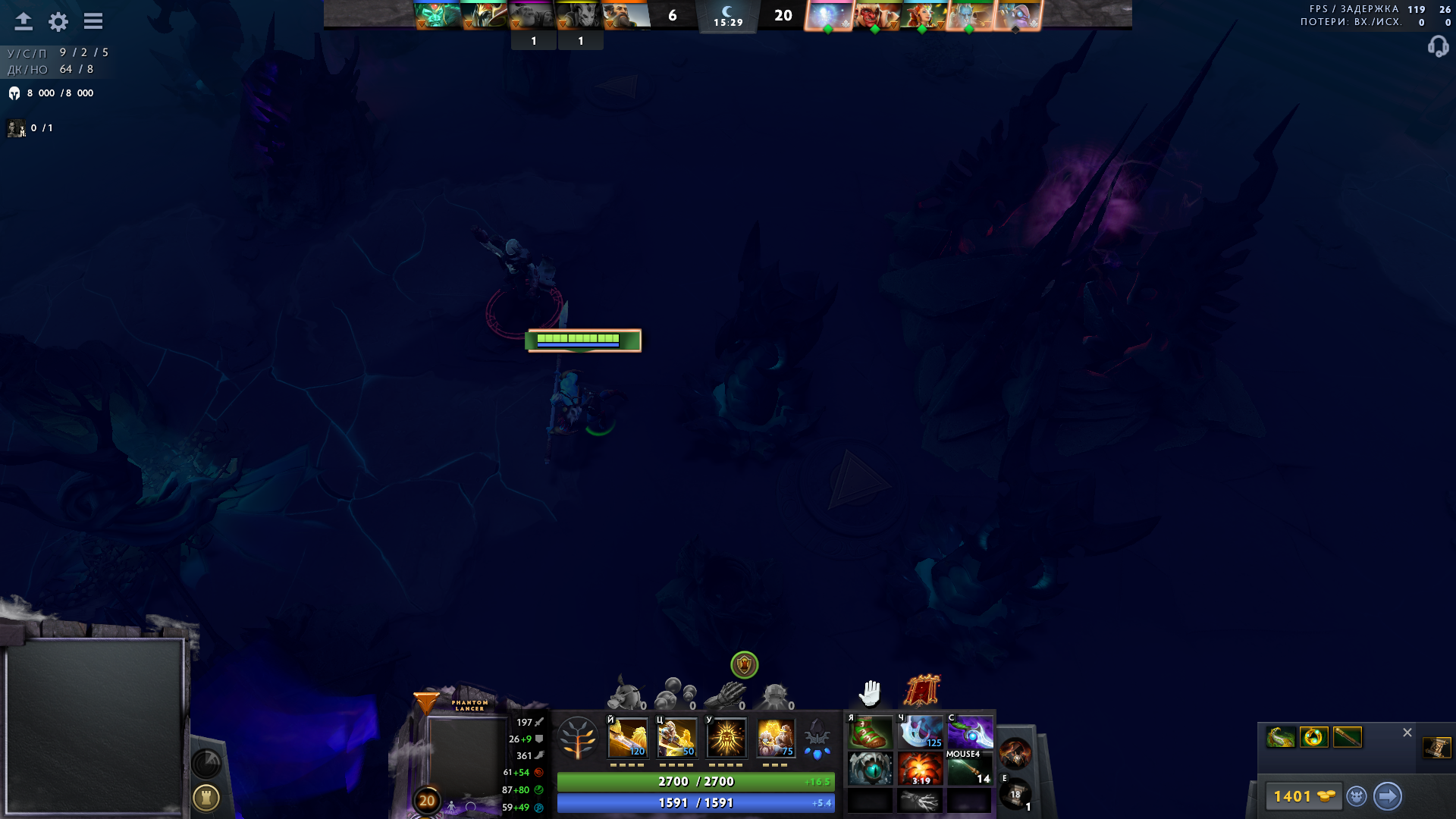Open the in-game menu via hamburger icon
The height and width of the screenshot is (819, 1456).
(x=93, y=21)
